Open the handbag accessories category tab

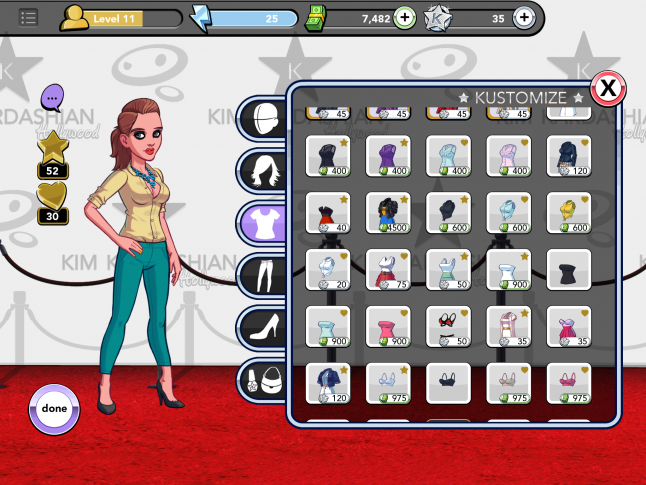(265, 379)
